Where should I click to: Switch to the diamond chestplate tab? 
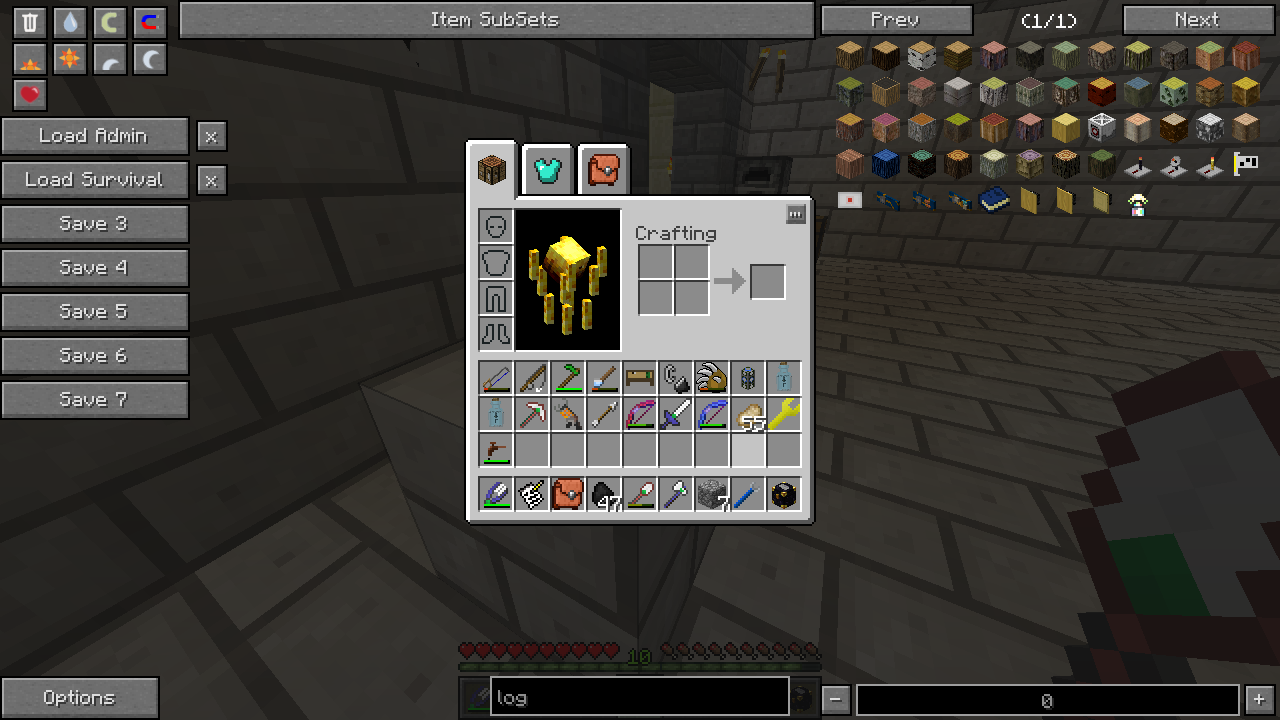(548, 171)
